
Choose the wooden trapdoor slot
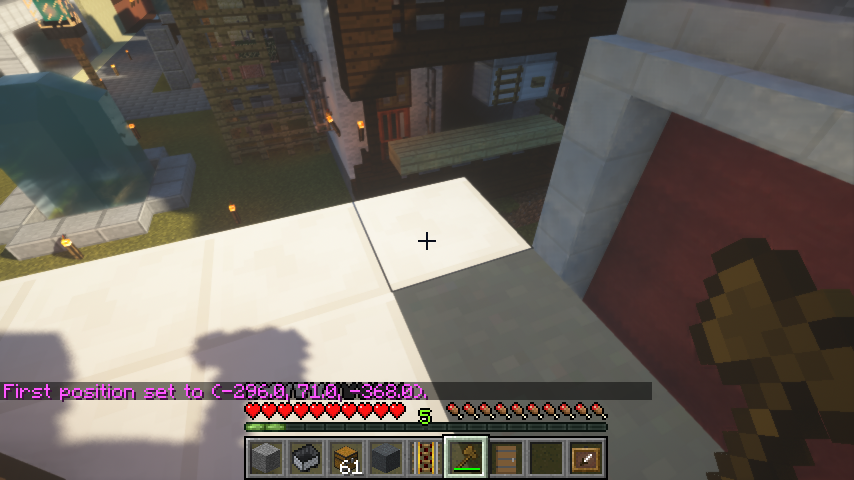pyautogui.click(x=506, y=458)
